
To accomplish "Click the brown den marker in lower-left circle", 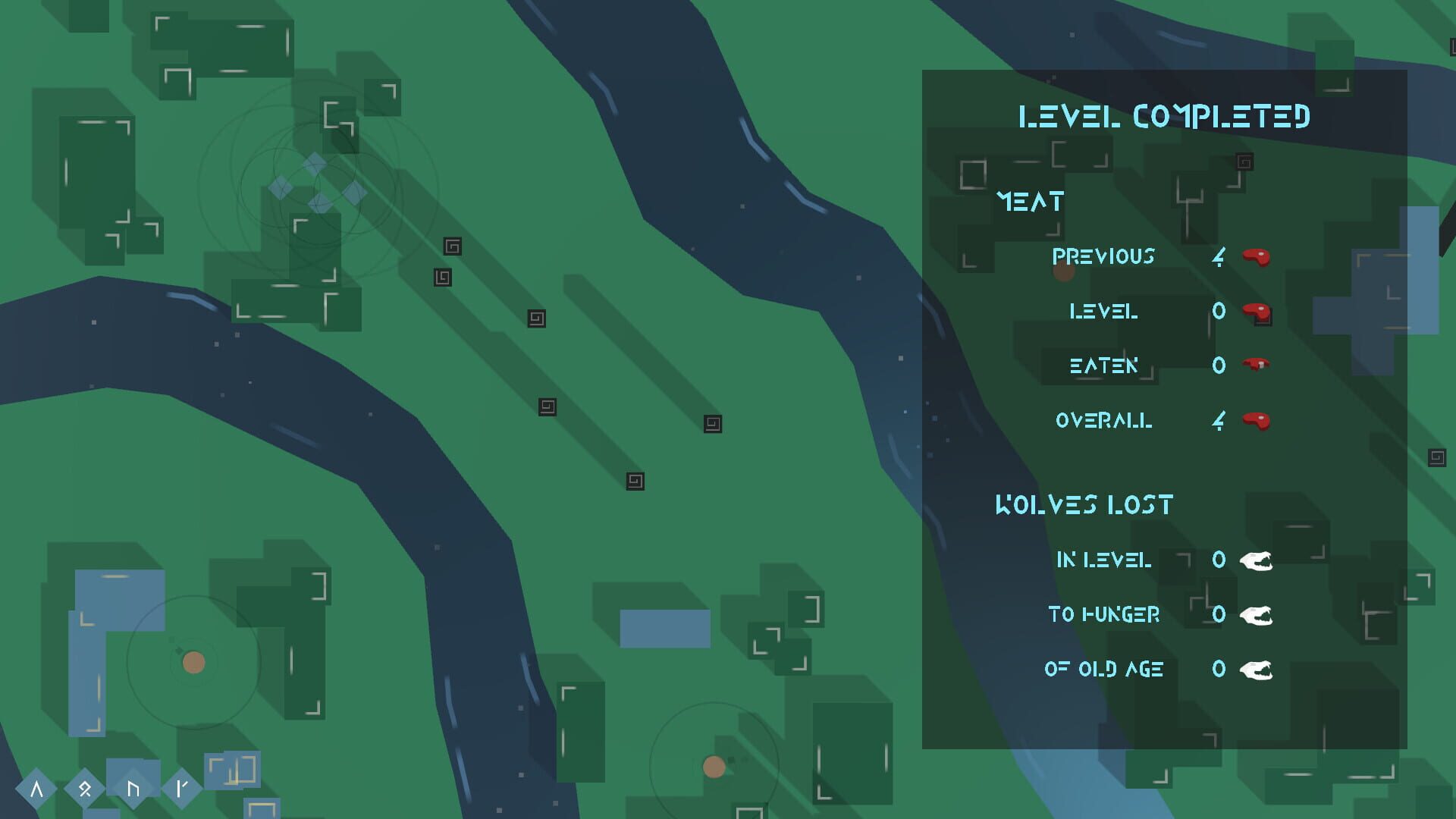I will (192, 661).
